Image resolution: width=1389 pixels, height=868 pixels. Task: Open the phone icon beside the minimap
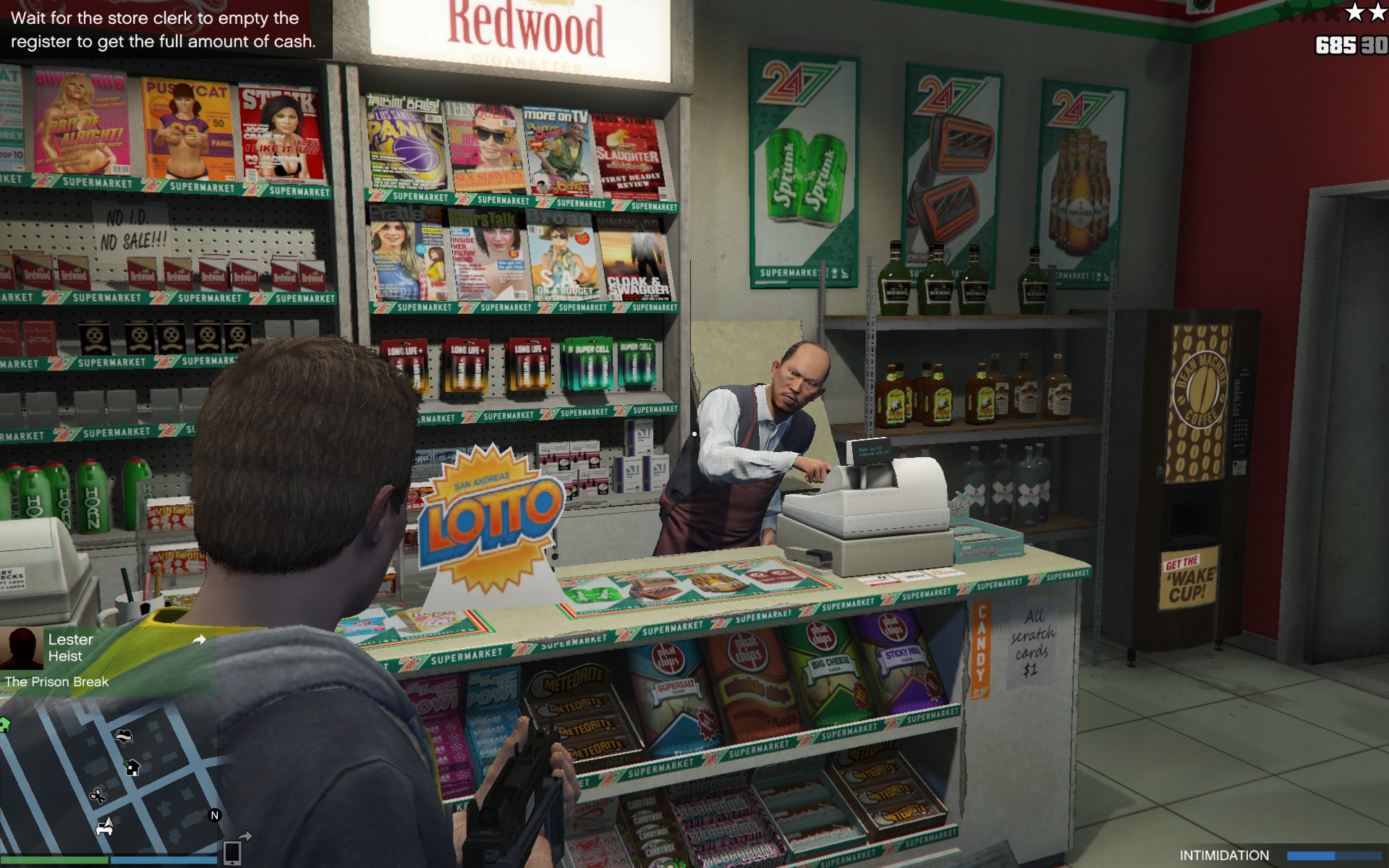coord(232,853)
